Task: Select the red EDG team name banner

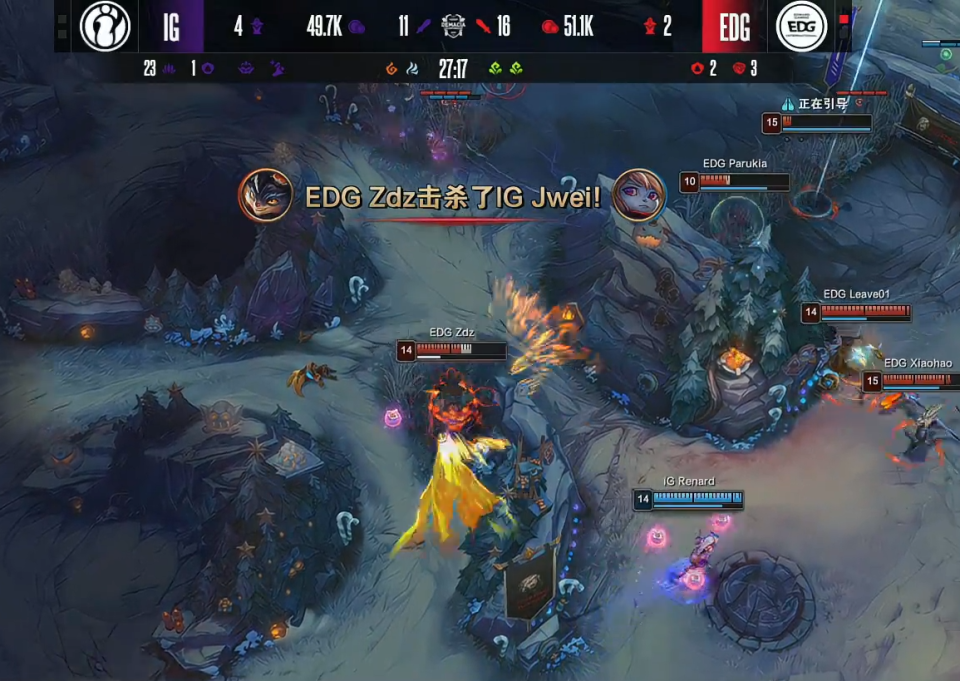Action: [x=733, y=27]
